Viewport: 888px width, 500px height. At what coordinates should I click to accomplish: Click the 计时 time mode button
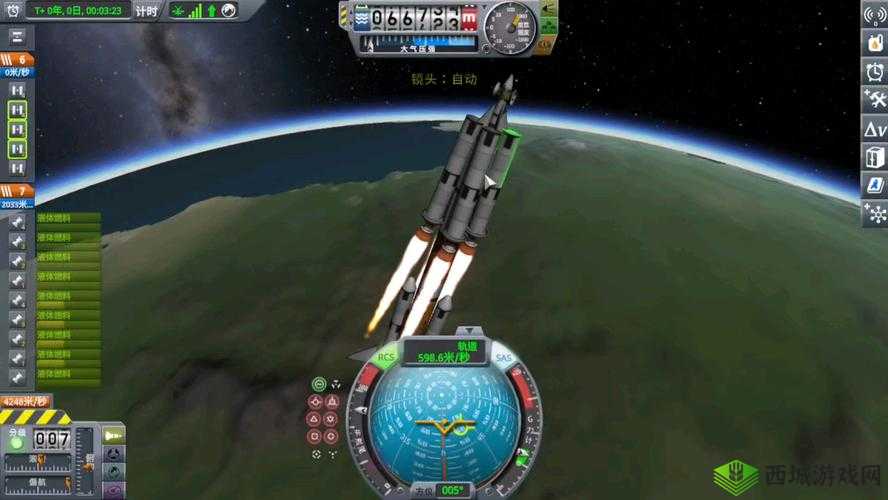[146, 11]
